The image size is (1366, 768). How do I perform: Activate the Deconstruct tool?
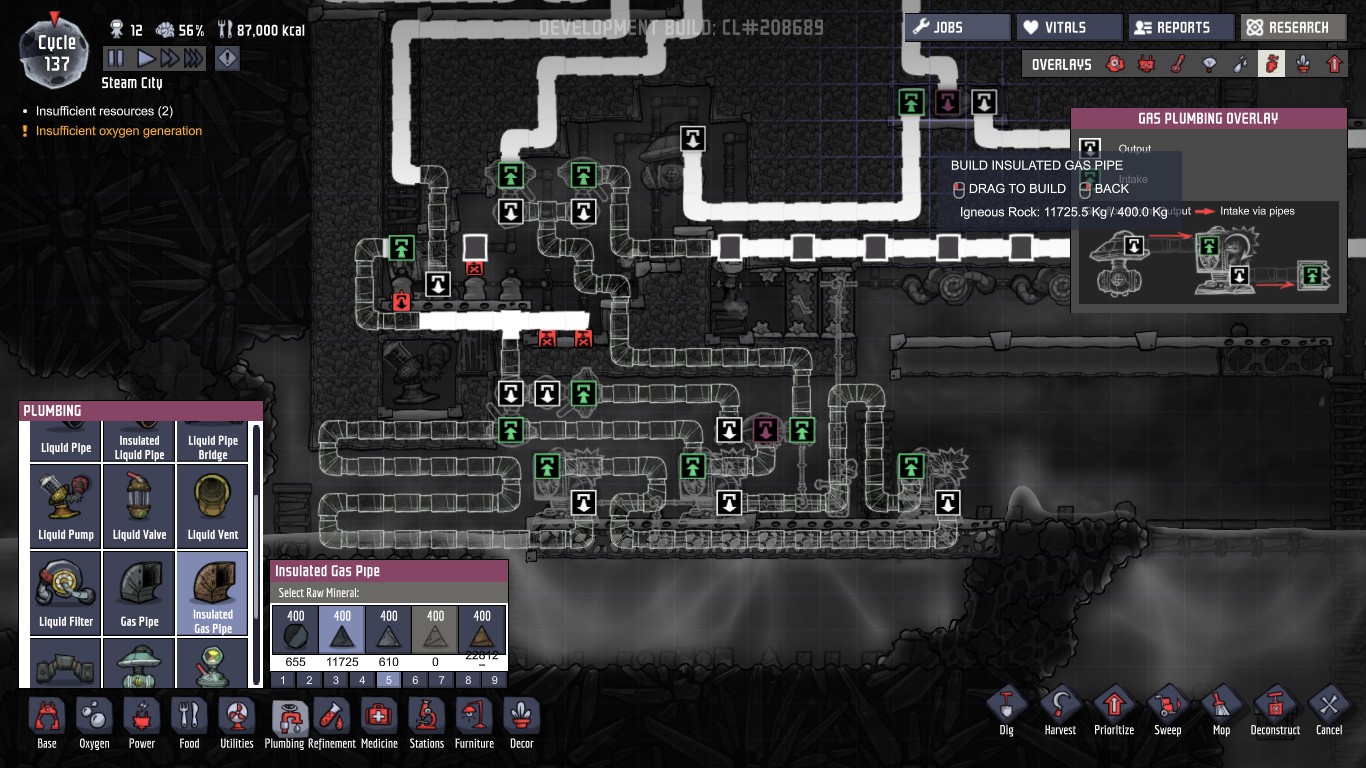(x=1275, y=708)
